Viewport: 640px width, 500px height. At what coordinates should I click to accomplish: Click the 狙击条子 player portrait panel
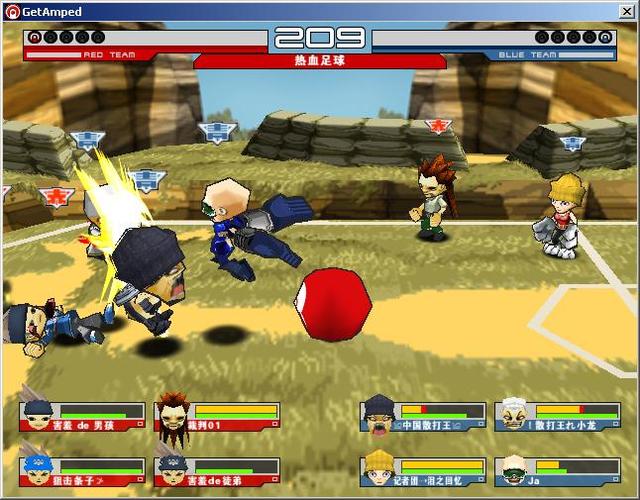pyautogui.click(x=82, y=471)
